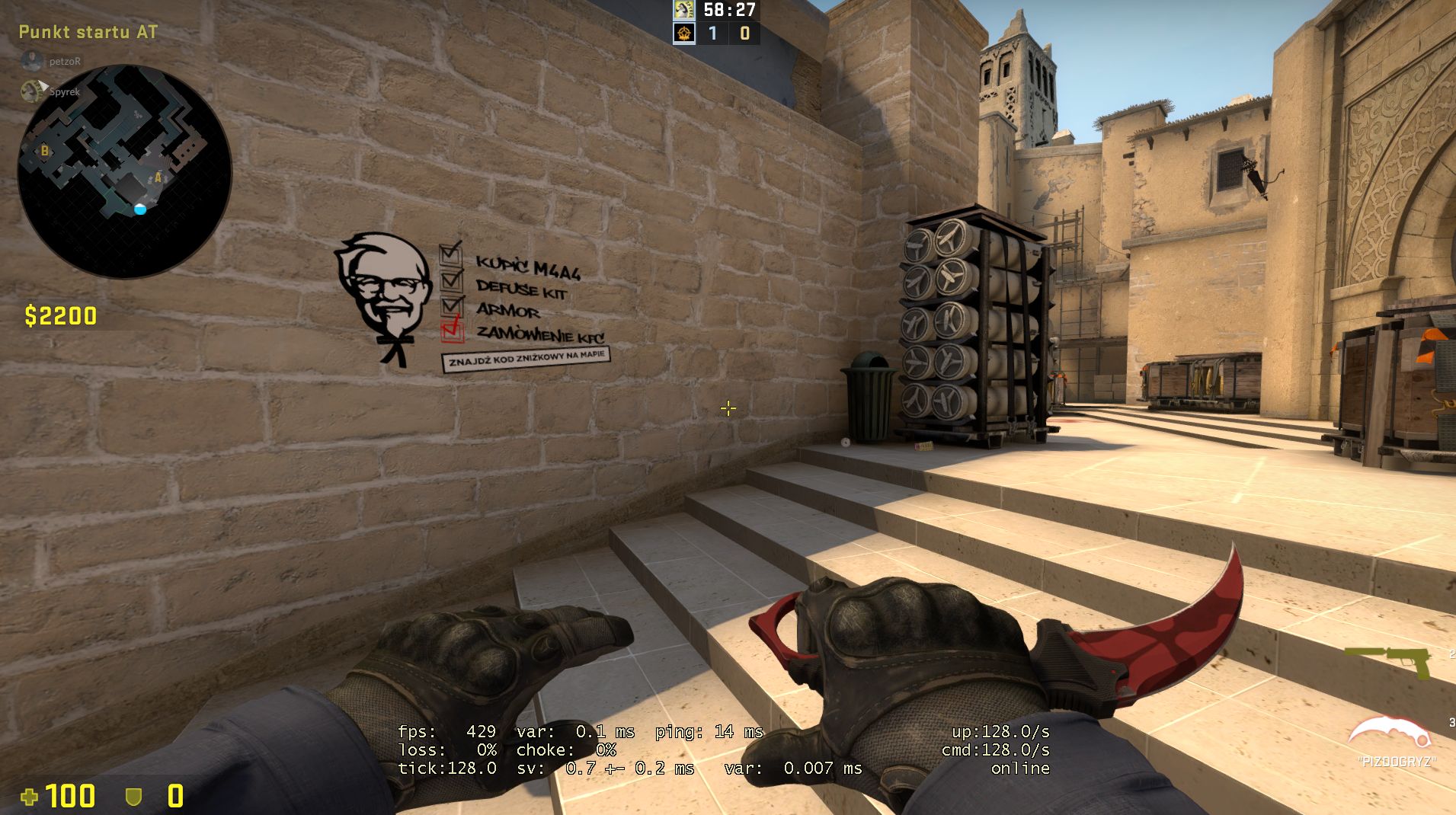Click bombsite B marker on the radar
This screenshot has height=815, width=1456.
tap(45, 151)
